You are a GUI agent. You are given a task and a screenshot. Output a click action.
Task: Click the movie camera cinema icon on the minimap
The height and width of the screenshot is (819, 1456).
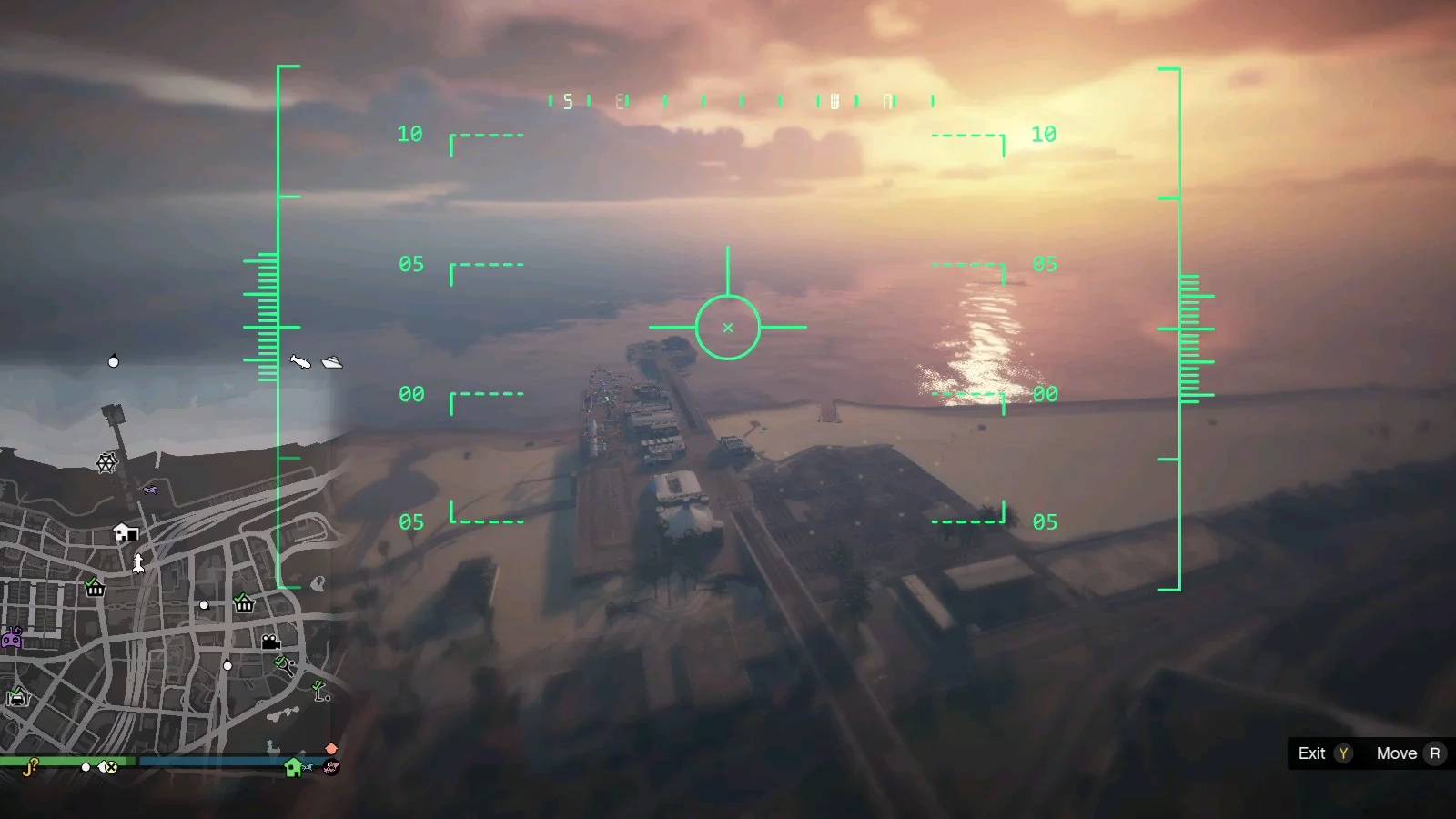point(271,643)
